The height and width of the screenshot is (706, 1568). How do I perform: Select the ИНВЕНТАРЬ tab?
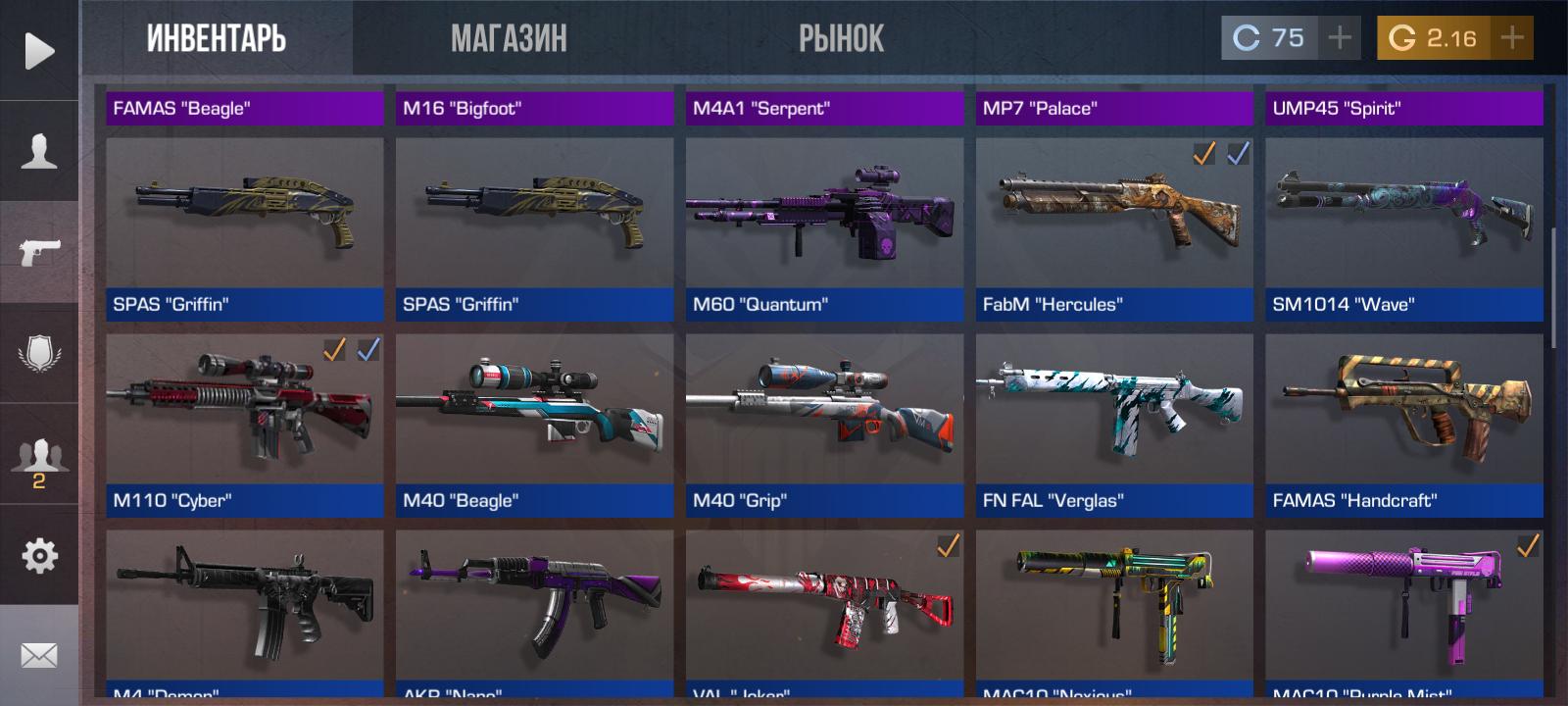(x=217, y=39)
